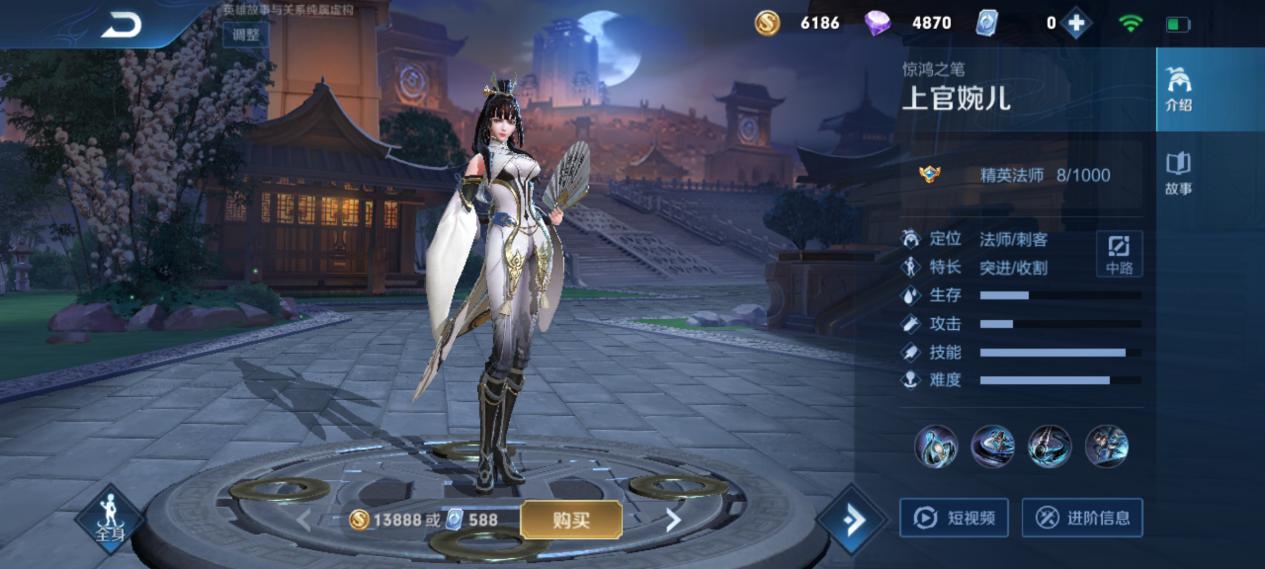Select the 中路 lane button
The width and height of the screenshot is (1265, 569).
pos(1118,254)
